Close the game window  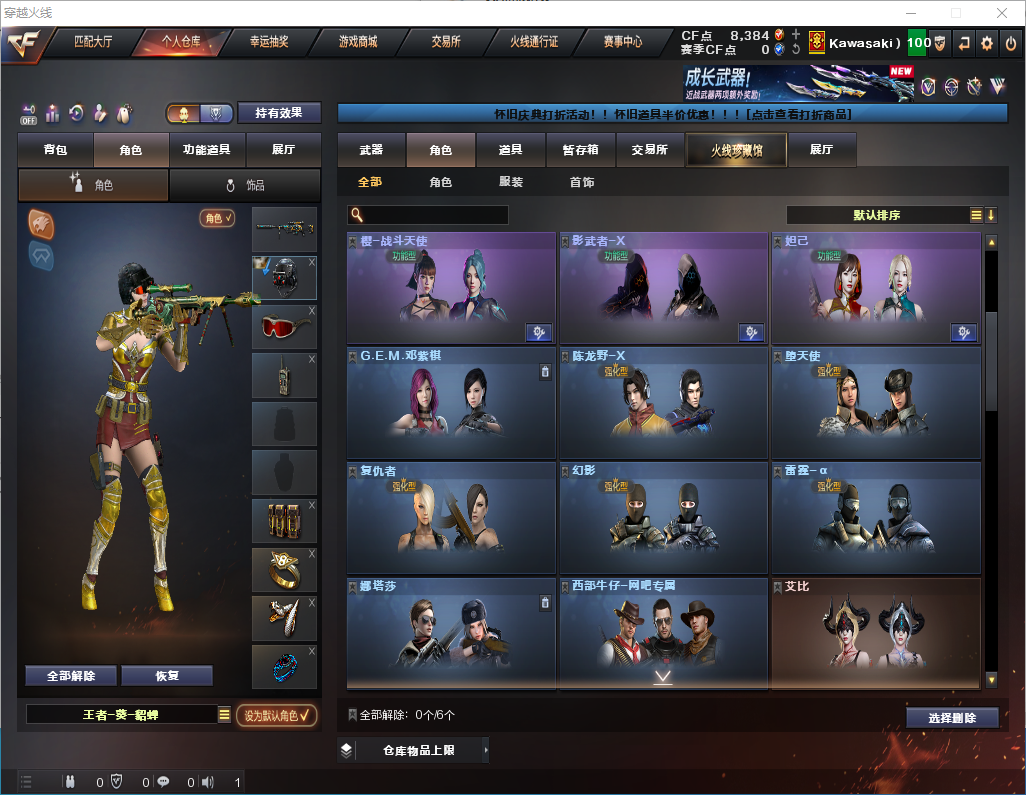(1001, 13)
